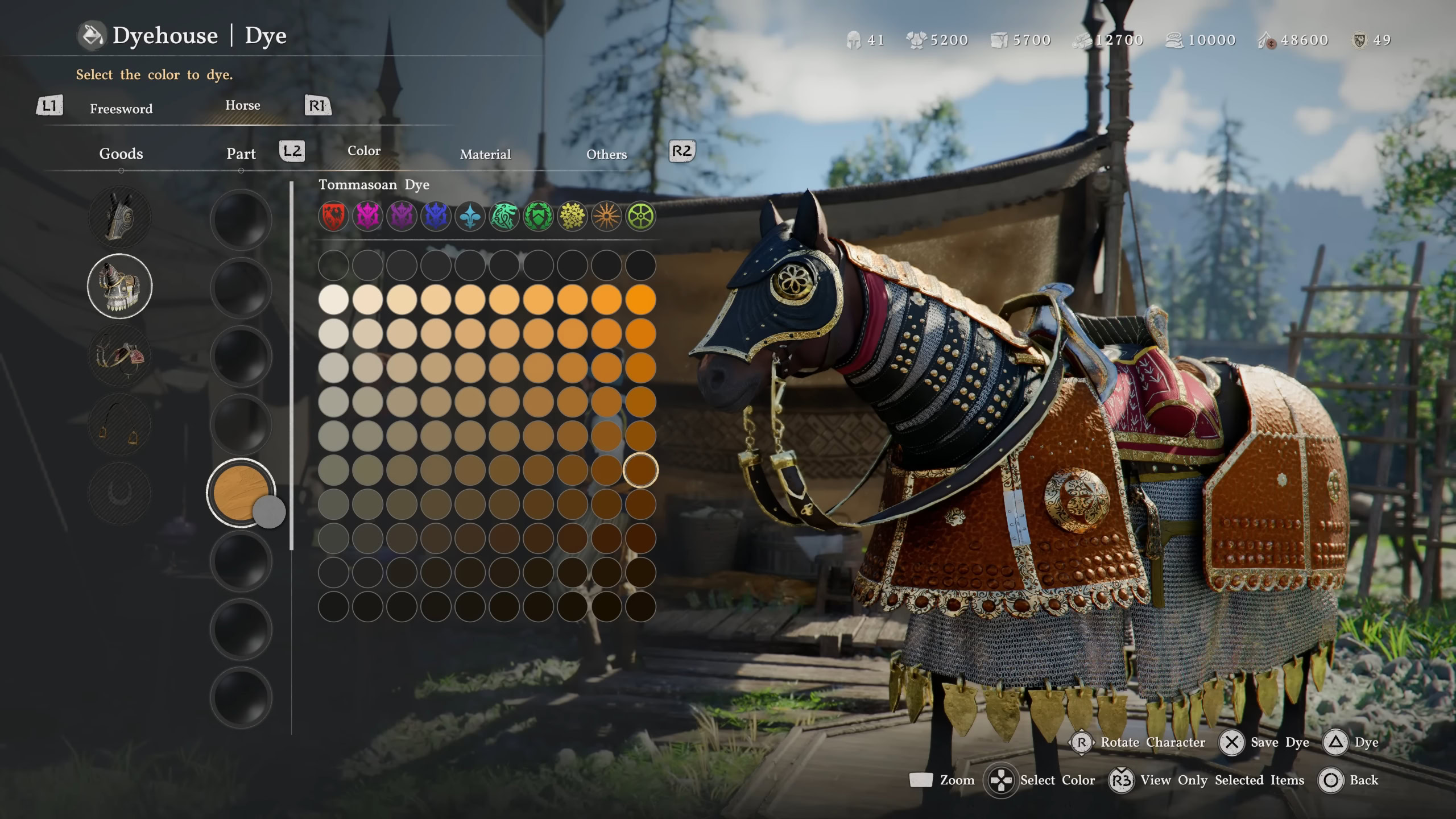Image resolution: width=1456 pixels, height=819 pixels.
Task: Select the Horse tab
Action: tap(242, 105)
